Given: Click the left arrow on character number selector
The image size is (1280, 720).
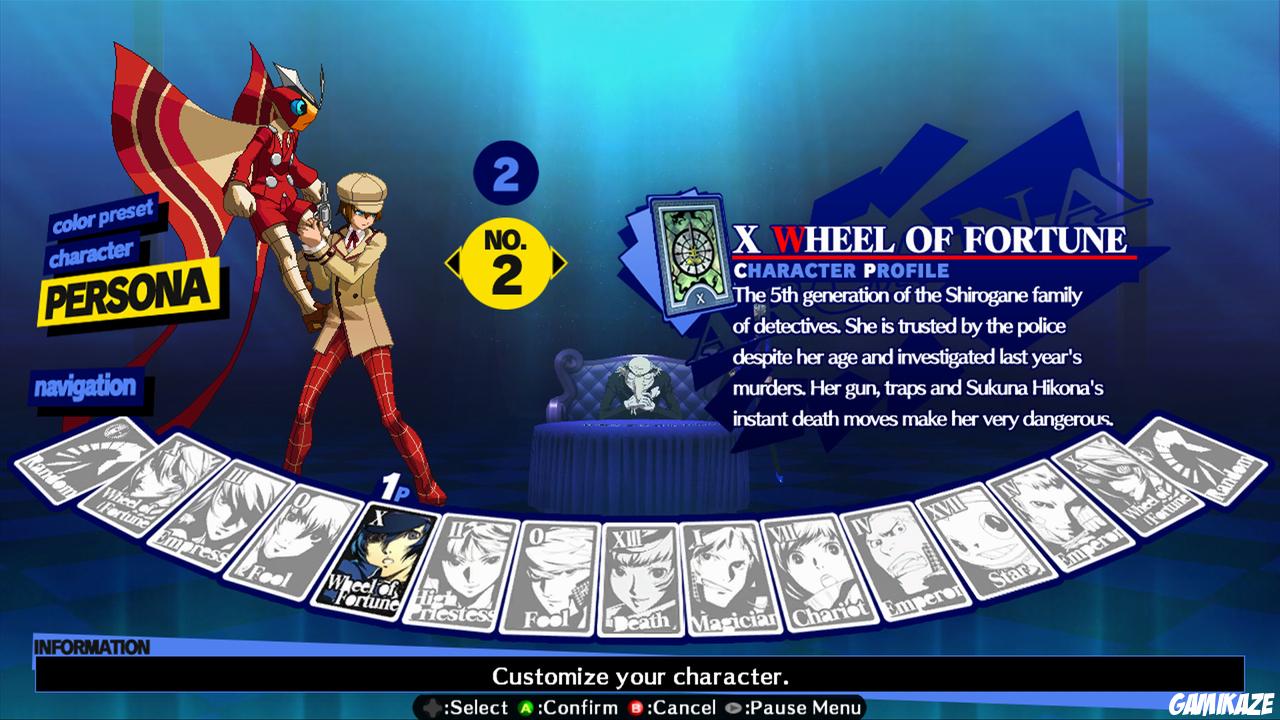Looking at the screenshot, I should click(455, 265).
